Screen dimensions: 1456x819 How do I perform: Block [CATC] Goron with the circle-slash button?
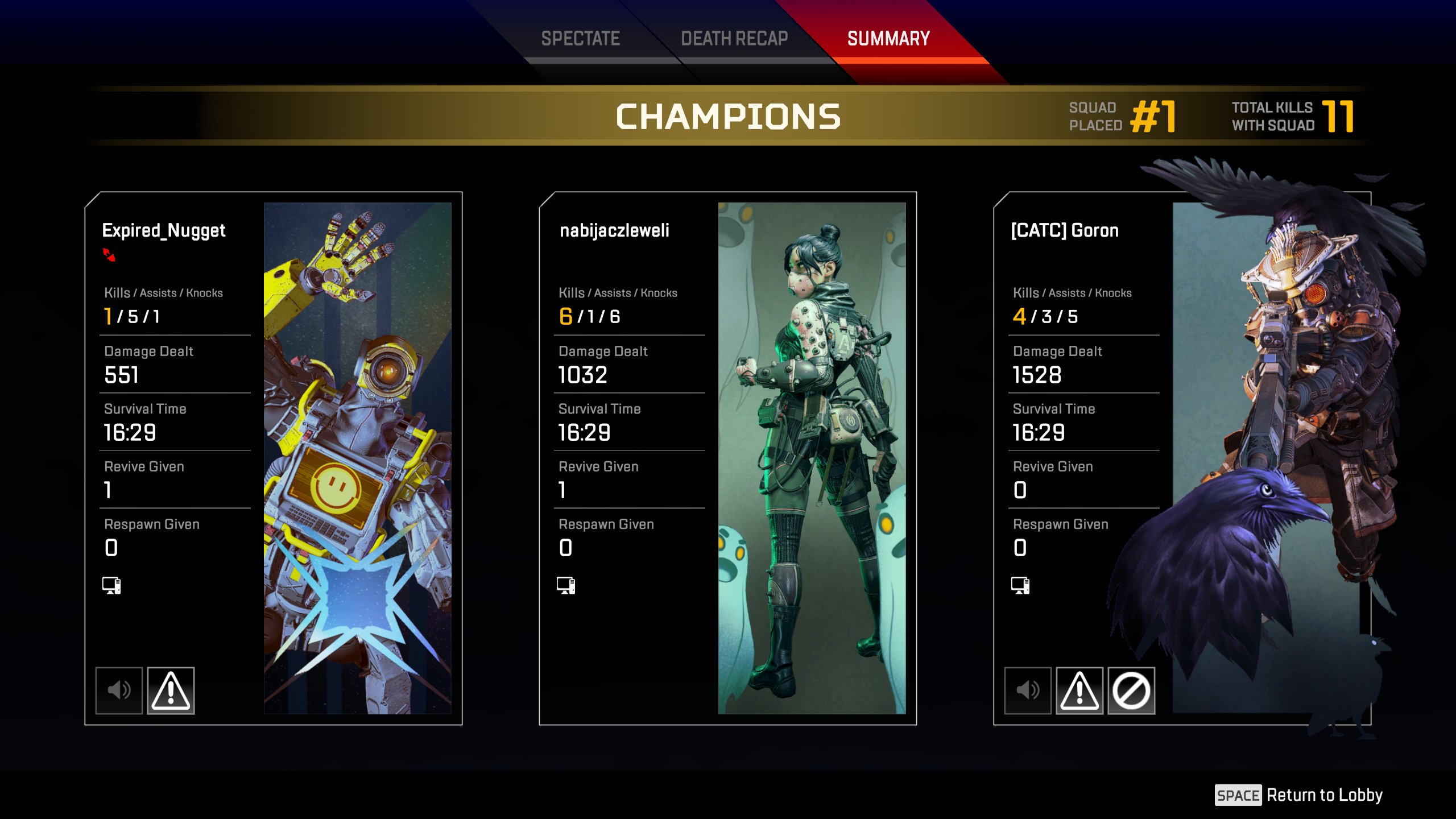pyautogui.click(x=1131, y=690)
